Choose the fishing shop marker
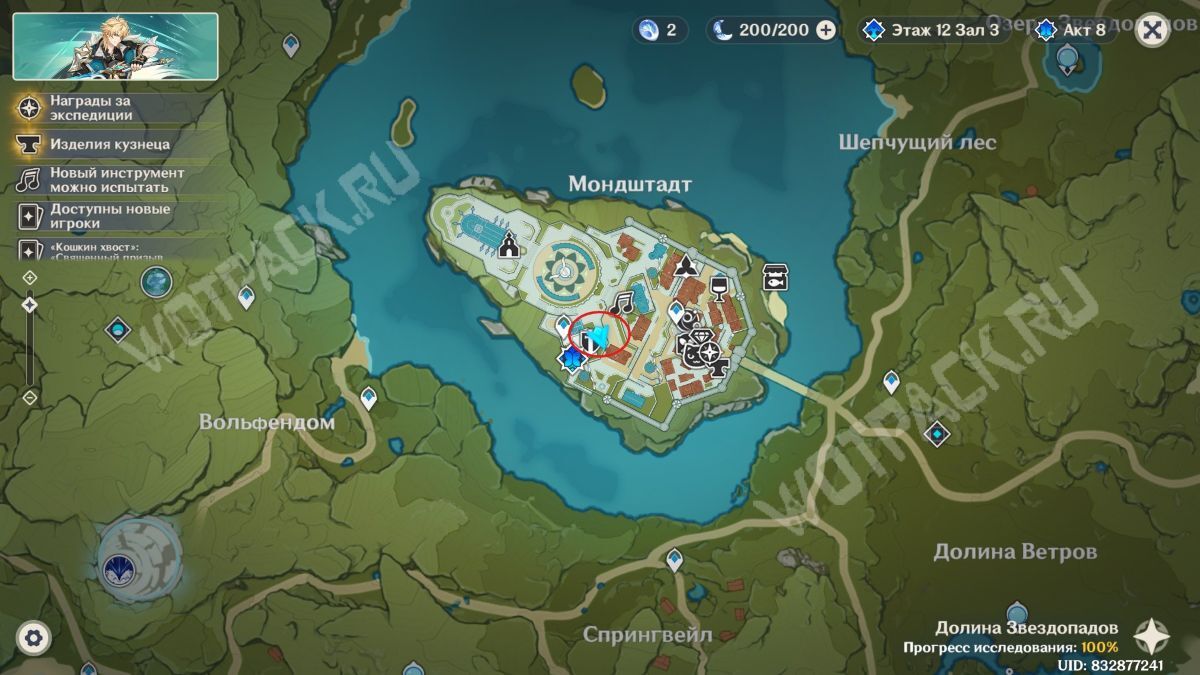 pos(775,276)
